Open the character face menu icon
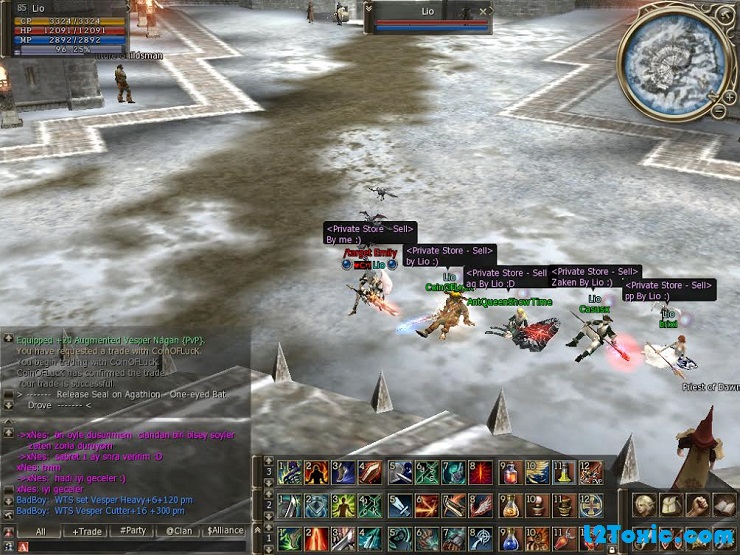The width and height of the screenshot is (740, 555). coord(643,504)
